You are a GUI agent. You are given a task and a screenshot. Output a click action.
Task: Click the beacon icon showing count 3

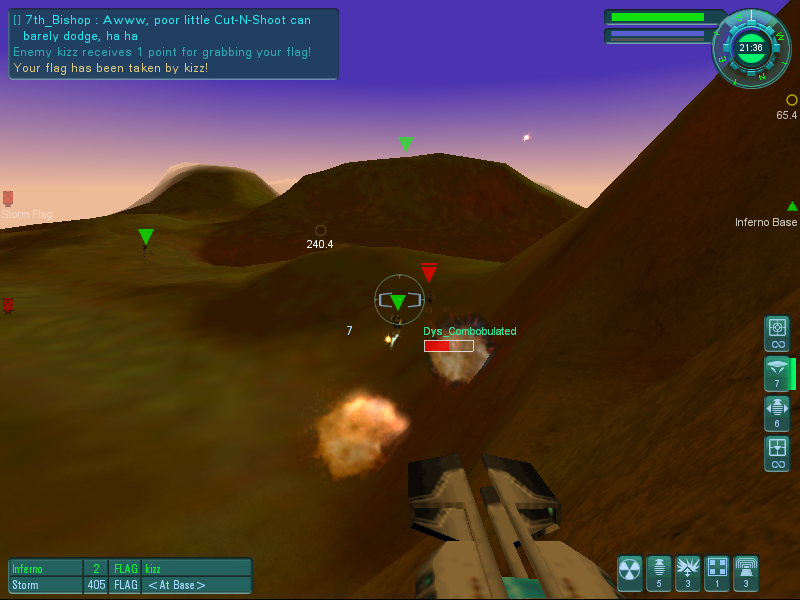pyautogui.click(x=746, y=573)
